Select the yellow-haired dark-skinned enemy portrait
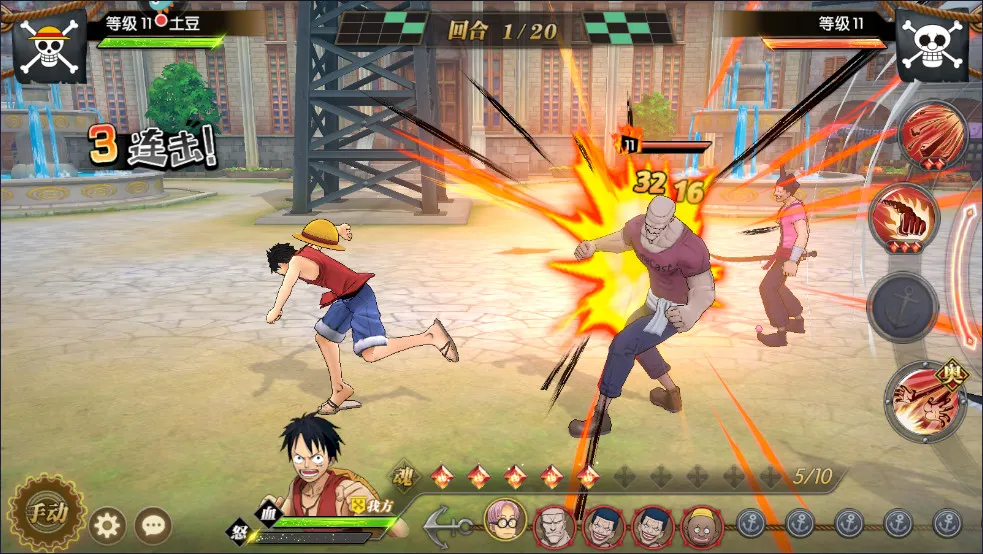The width and height of the screenshot is (983, 554). click(702, 525)
